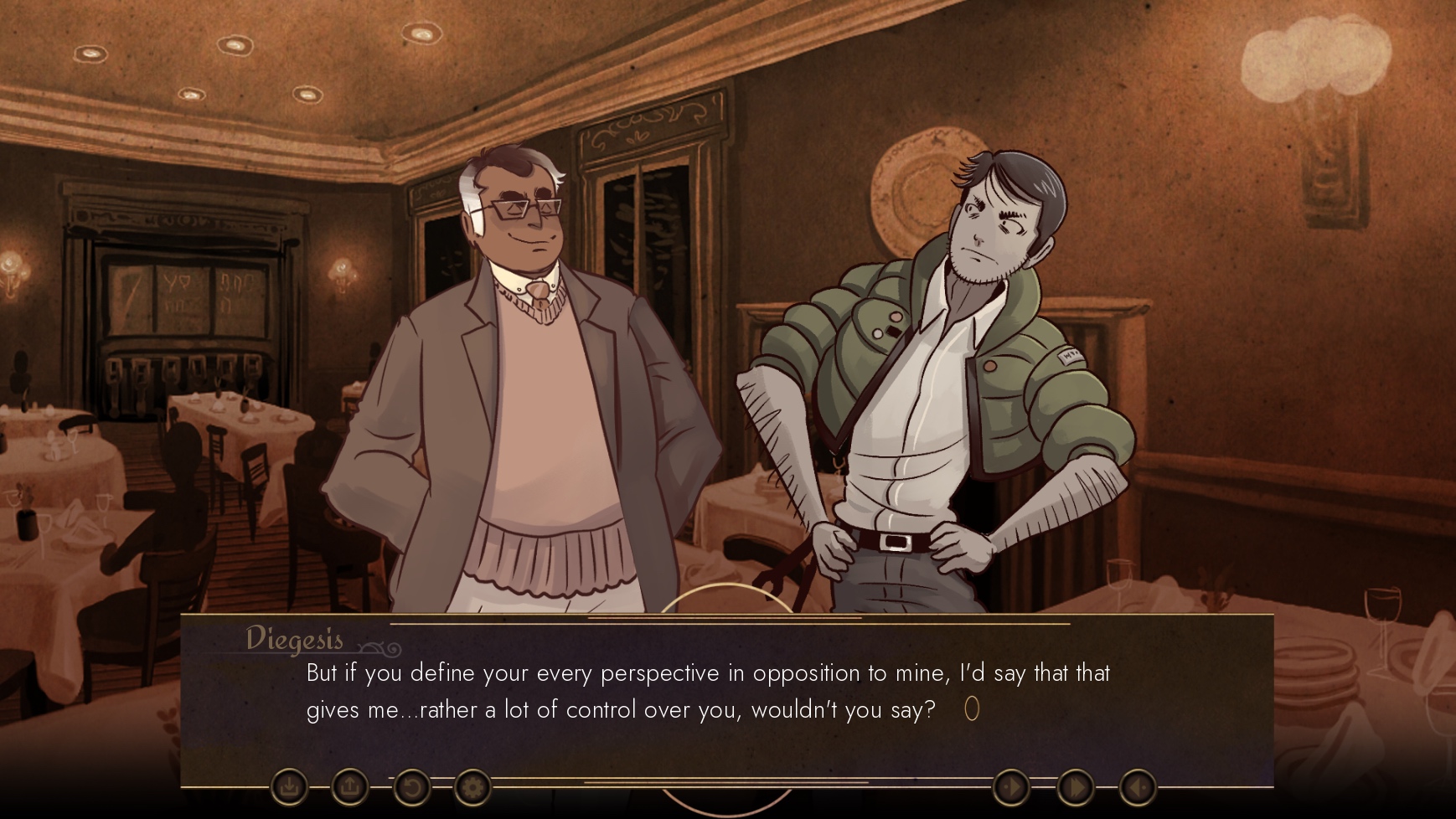Open the load game upload-arrow icon
The width and height of the screenshot is (1456, 819).
pos(350,787)
